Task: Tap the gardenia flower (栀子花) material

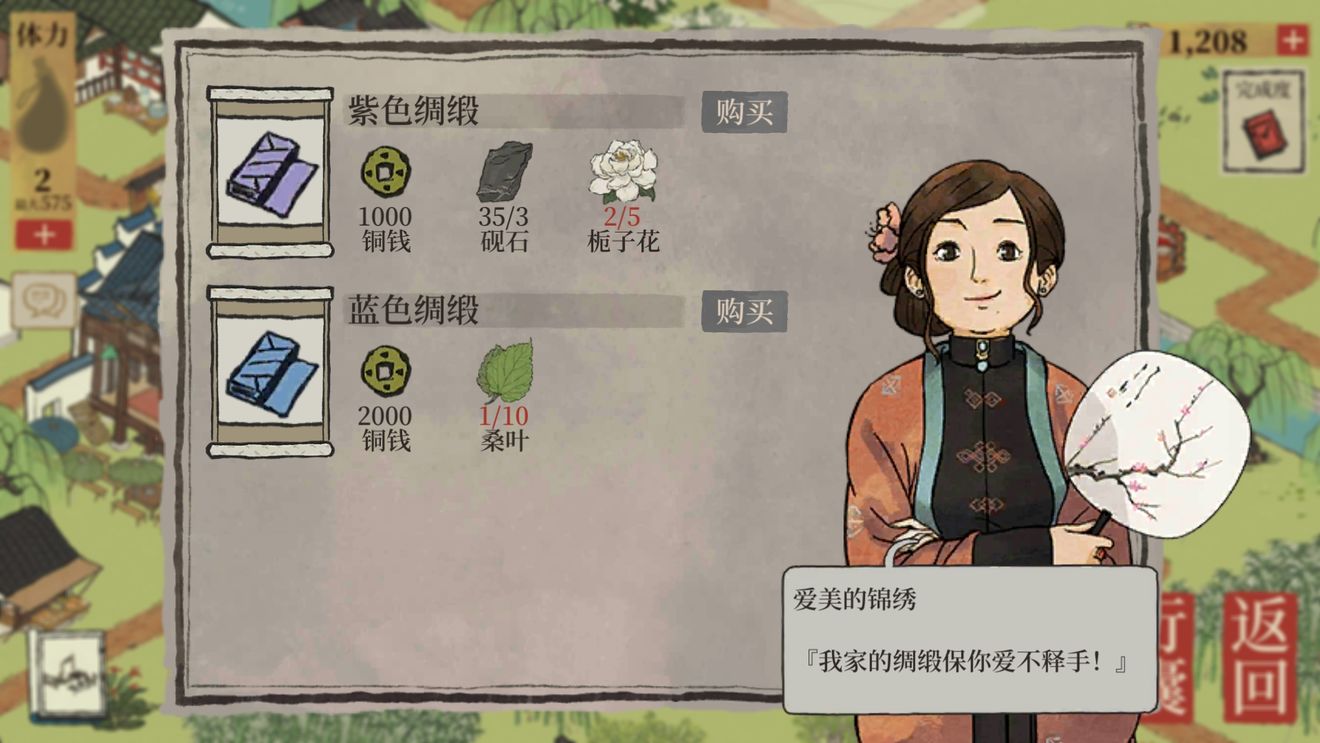Action: (x=623, y=172)
